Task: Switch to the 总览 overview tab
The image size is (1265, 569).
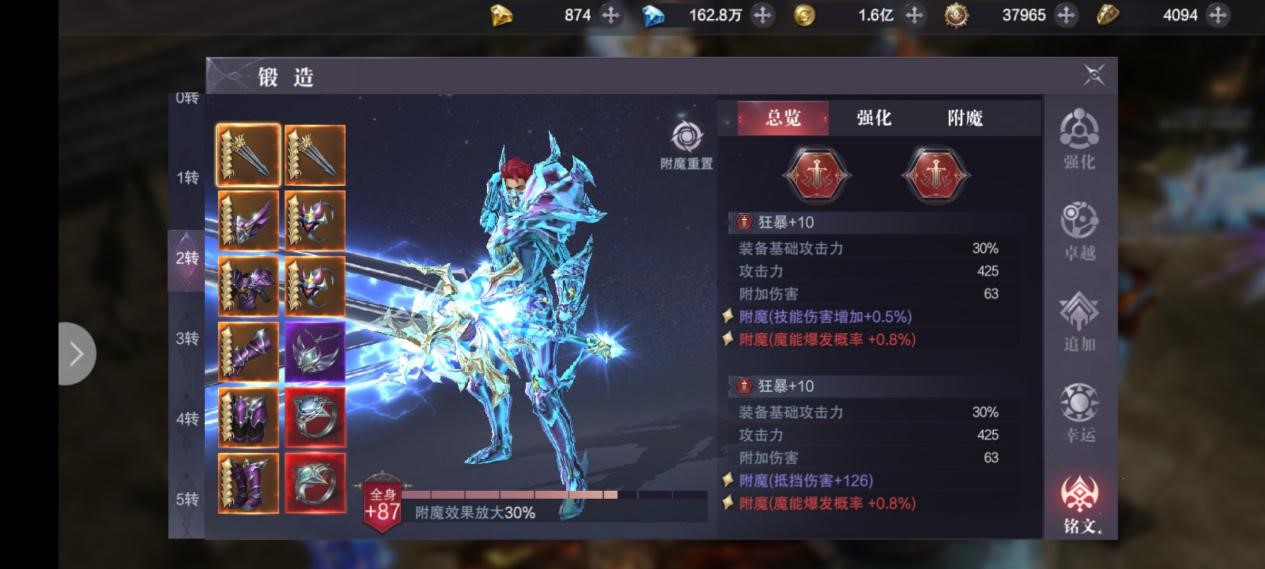Action: pos(783,118)
